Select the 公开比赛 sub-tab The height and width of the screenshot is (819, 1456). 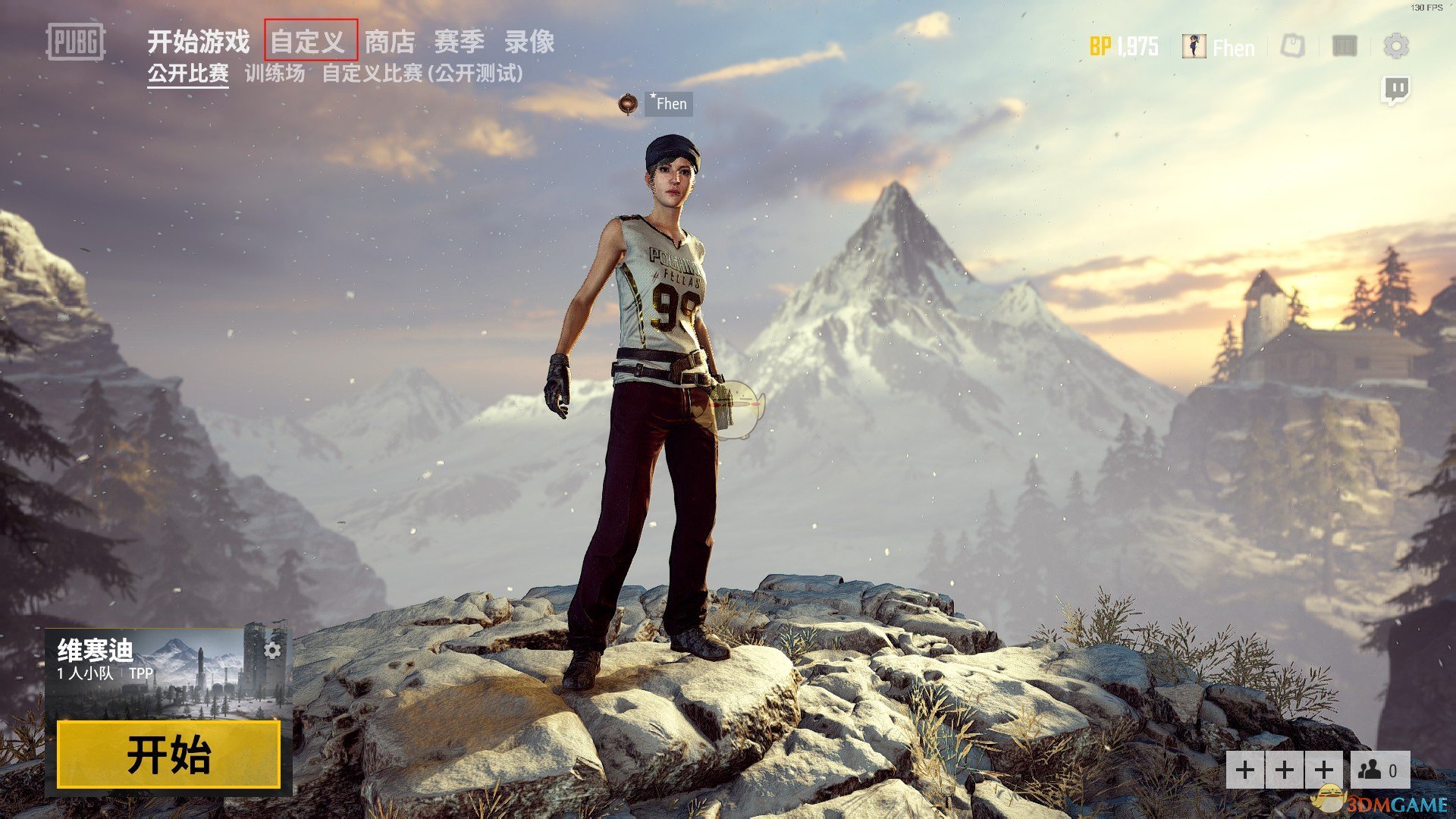pos(188,74)
